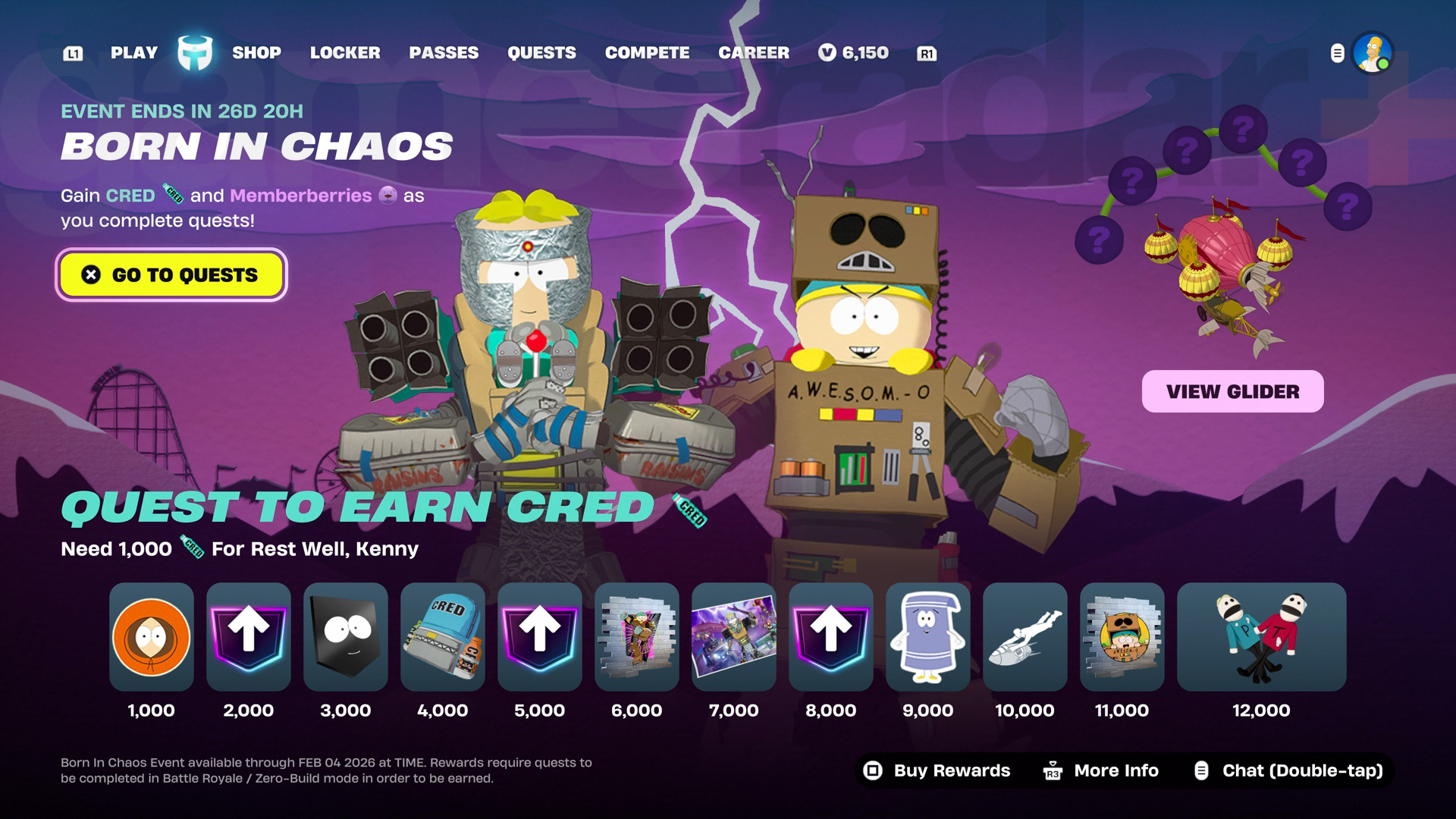
Task: Switch to the CAREER tab
Action: coord(754,53)
